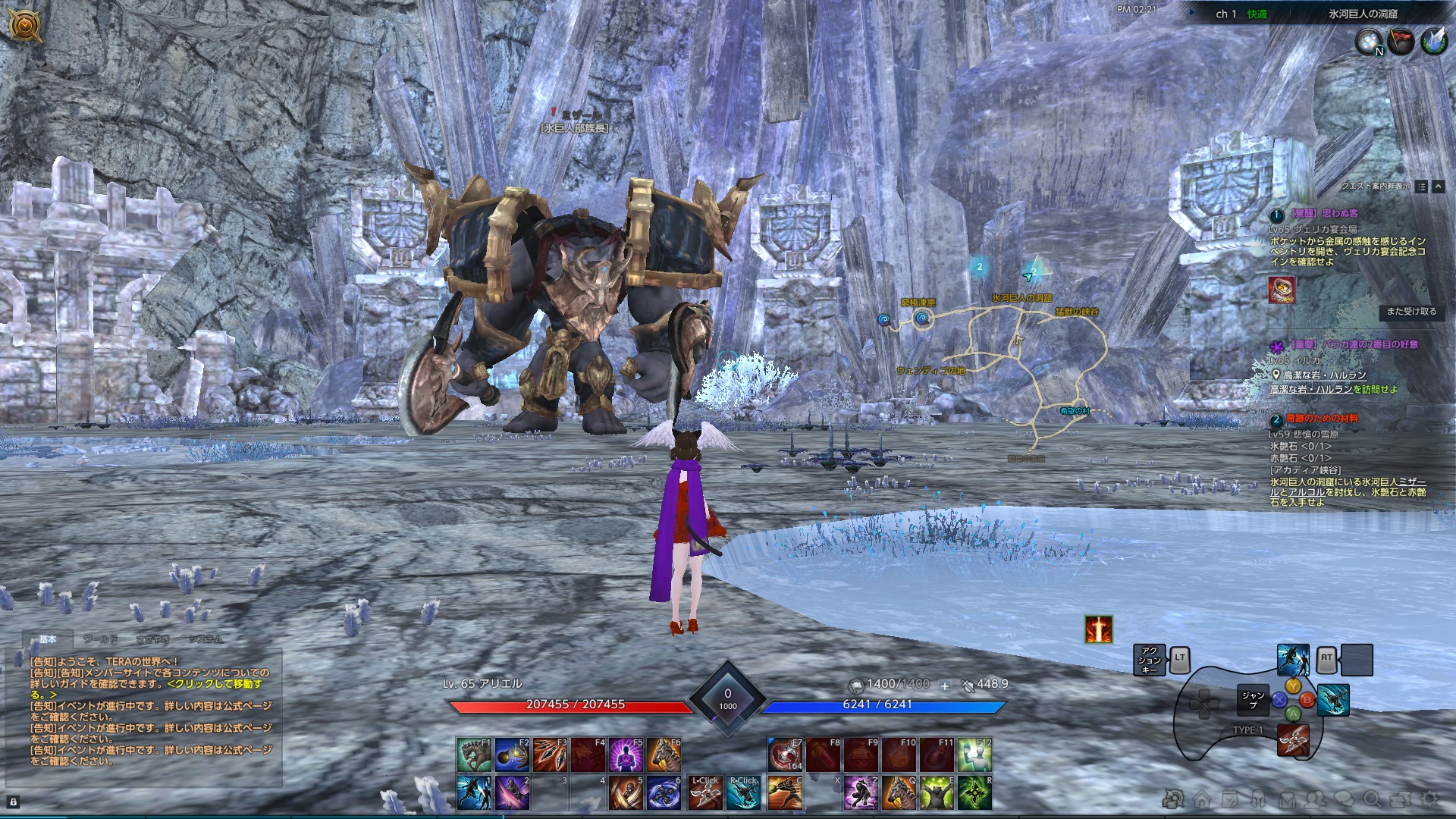Activate the armored horse mount in slot F6

pos(664,755)
